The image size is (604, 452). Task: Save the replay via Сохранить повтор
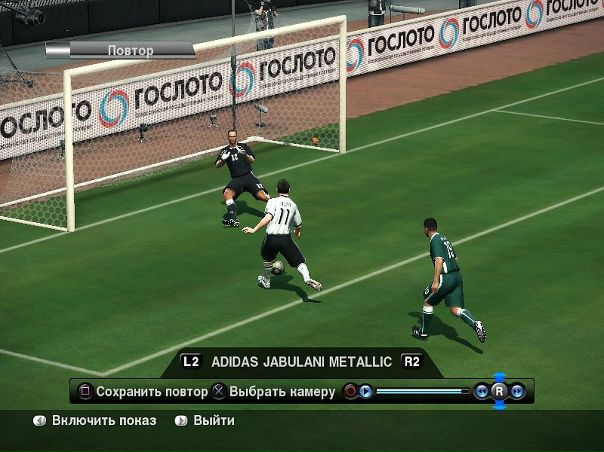point(151,392)
